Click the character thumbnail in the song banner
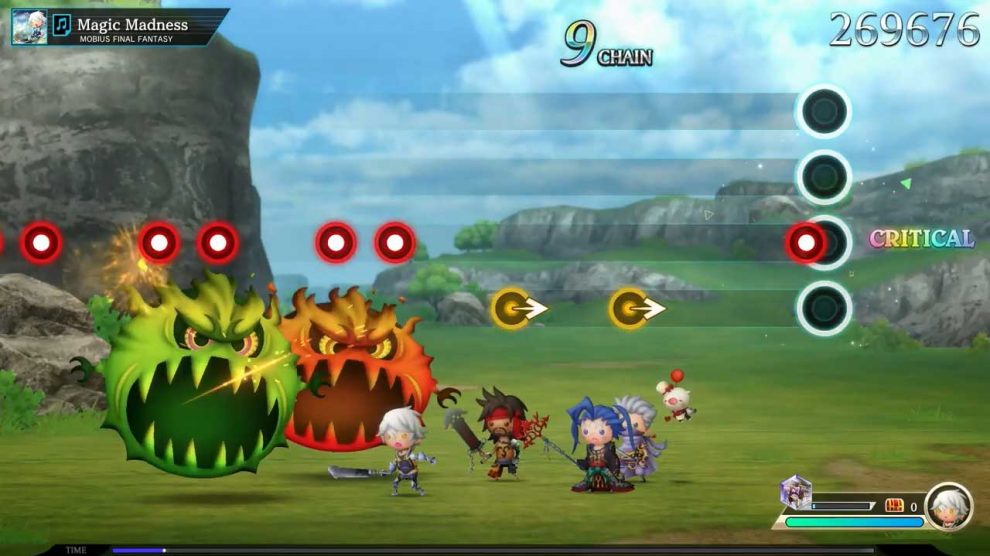990x556 pixels. click(29, 26)
